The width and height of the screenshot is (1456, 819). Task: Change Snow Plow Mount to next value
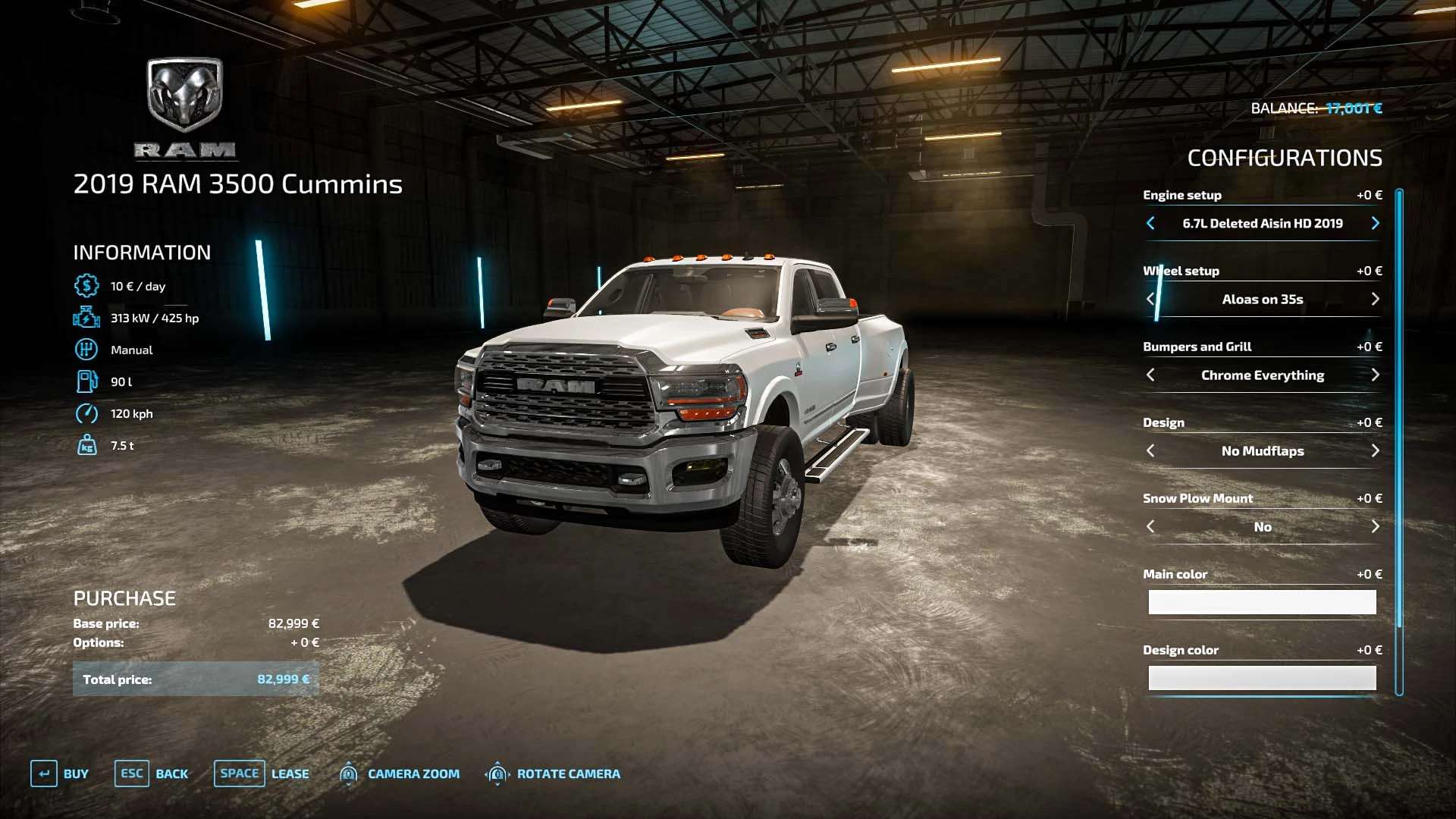[x=1375, y=526]
